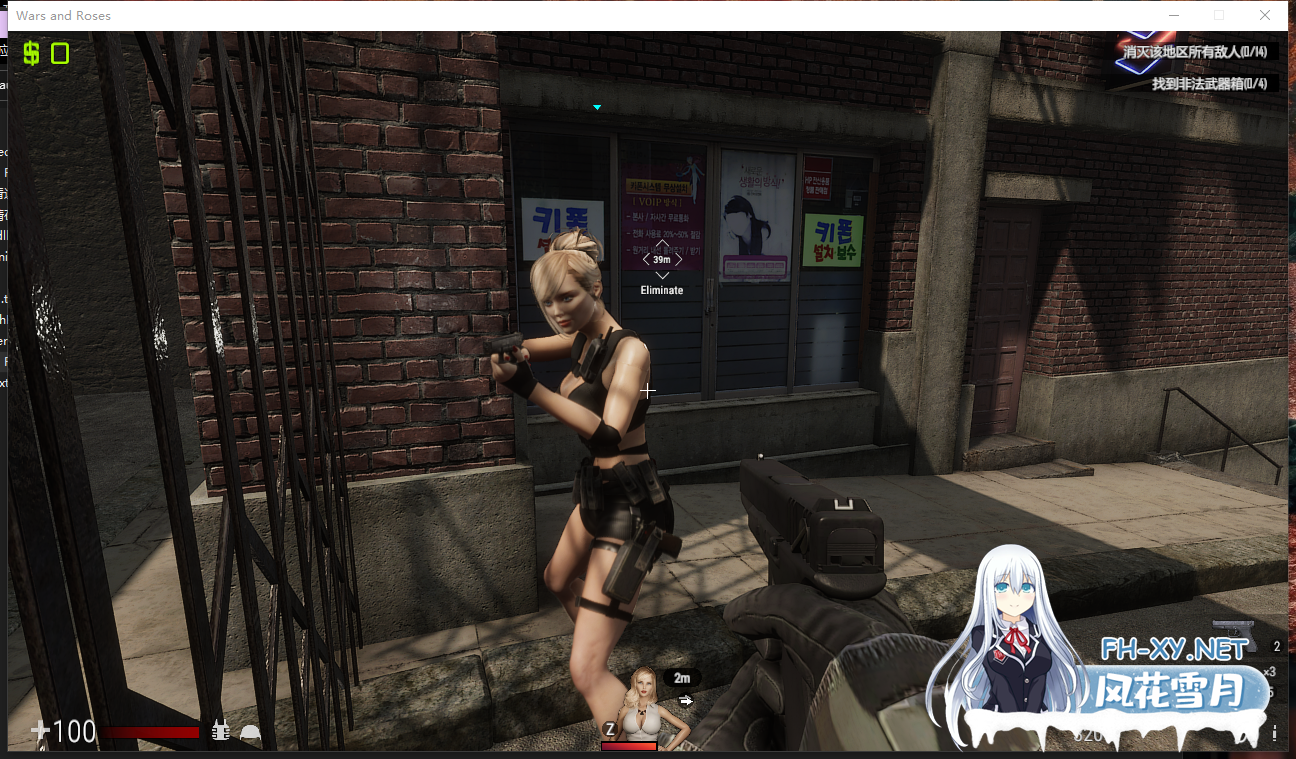This screenshot has height=759, width=1296.
Task: Click the right chevron on the Eliminate waypoint
Action: tap(677, 258)
